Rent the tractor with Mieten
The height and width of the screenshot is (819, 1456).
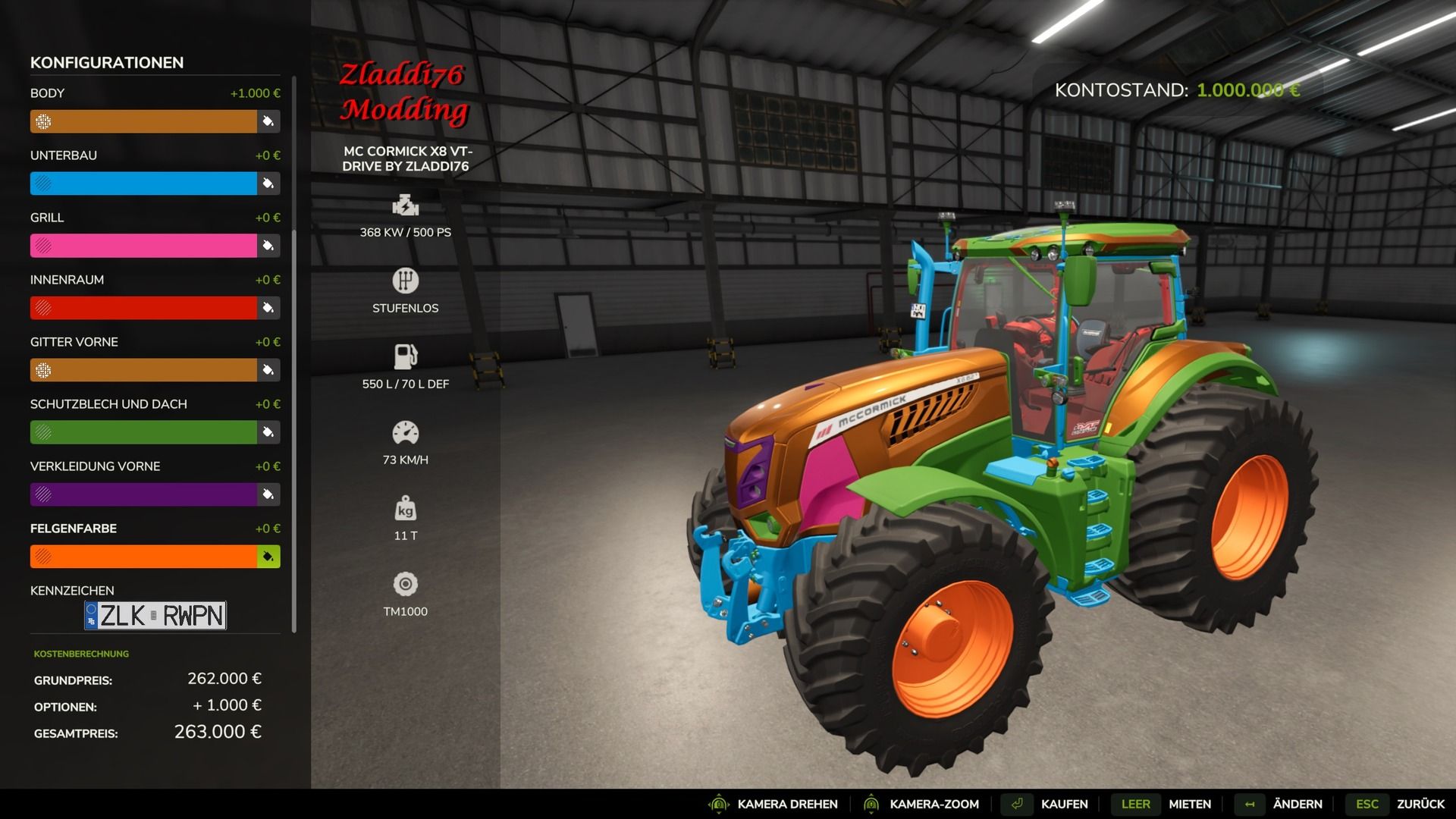click(x=1189, y=804)
